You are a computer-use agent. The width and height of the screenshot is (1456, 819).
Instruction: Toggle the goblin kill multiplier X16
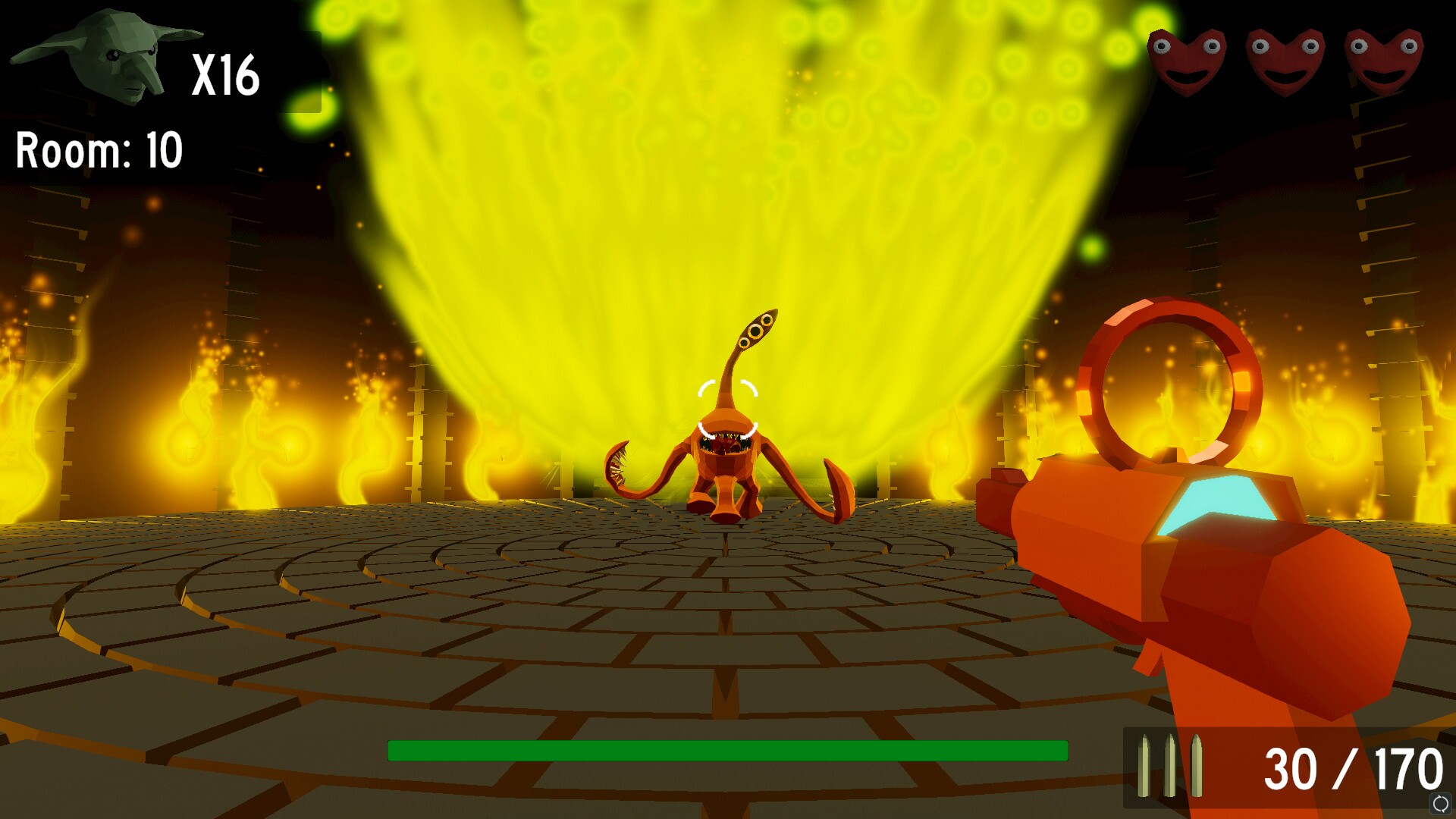[227, 76]
